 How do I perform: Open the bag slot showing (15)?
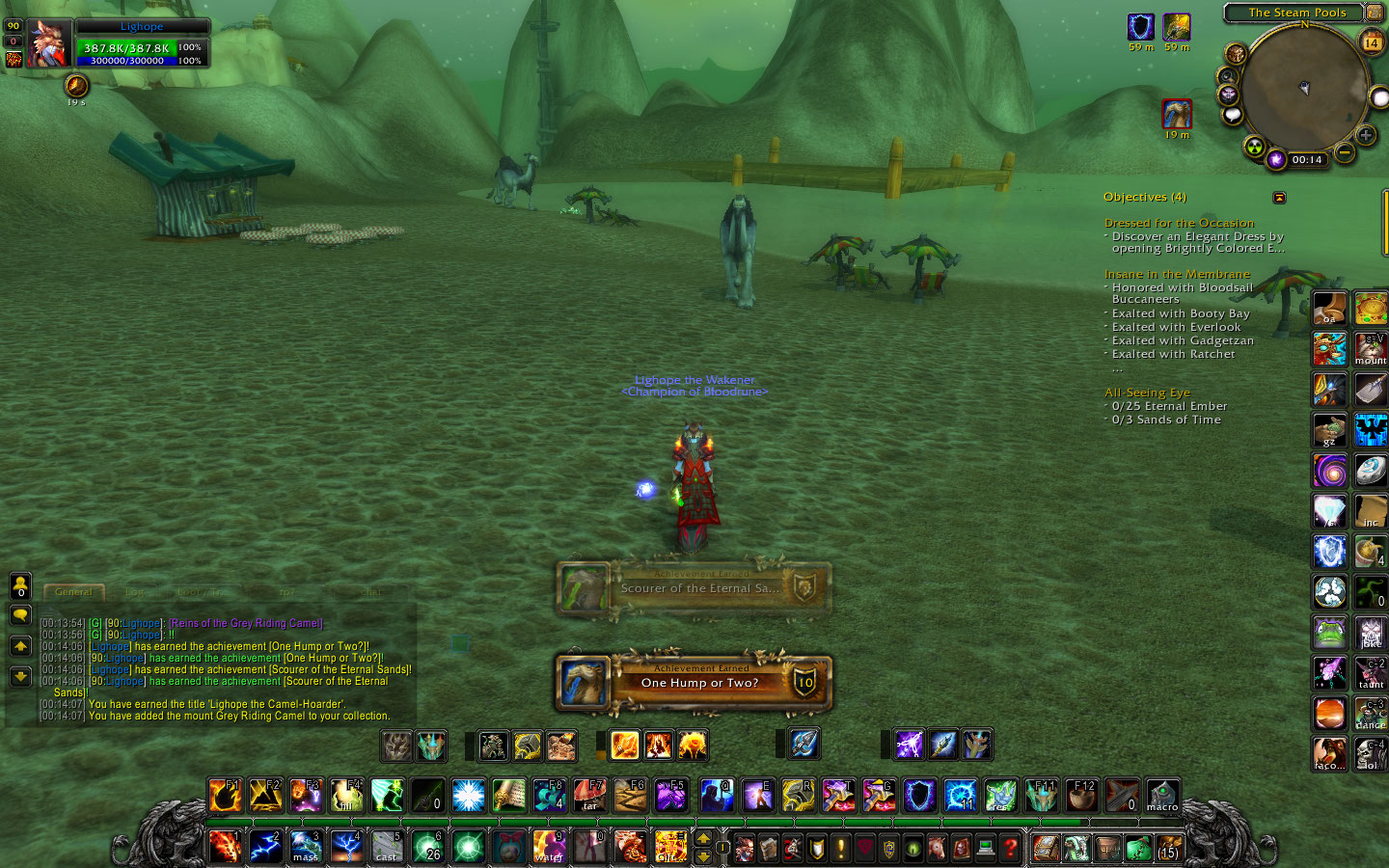[x=1167, y=848]
